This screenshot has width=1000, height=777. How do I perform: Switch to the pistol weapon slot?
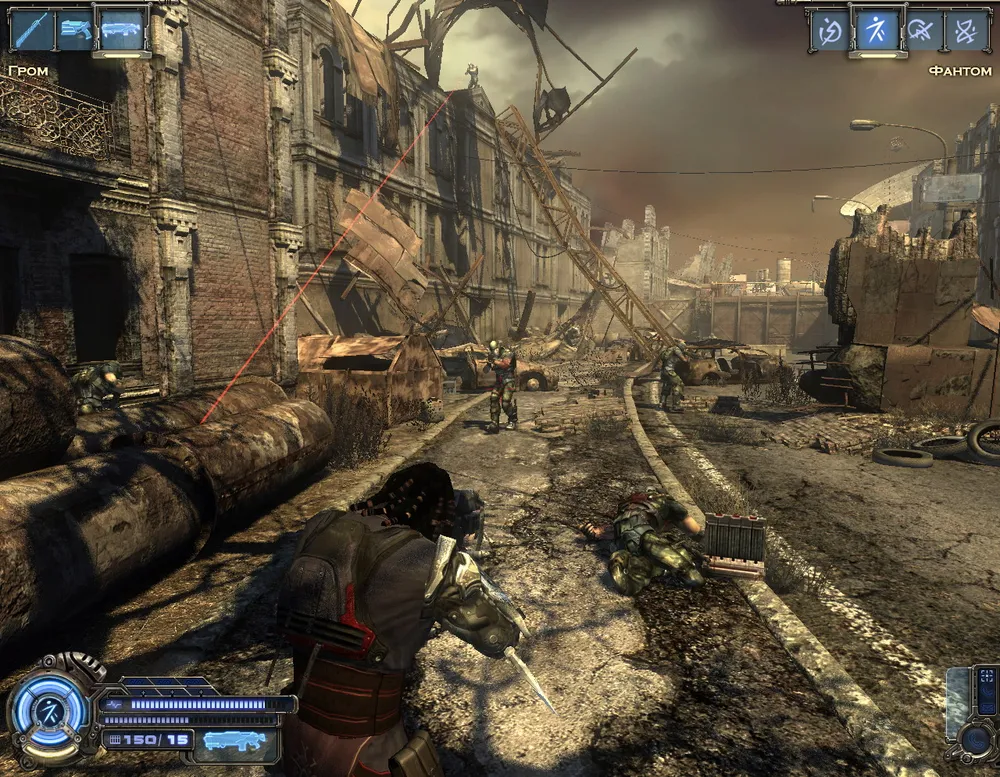pyautogui.click(x=76, y=28)
